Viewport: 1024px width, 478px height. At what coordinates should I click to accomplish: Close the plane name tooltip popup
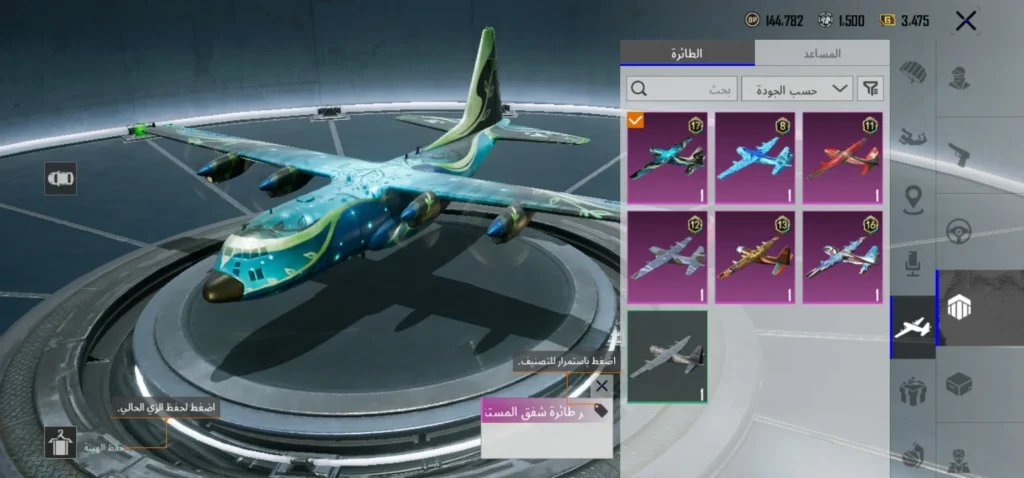click(x=601, y=385)
